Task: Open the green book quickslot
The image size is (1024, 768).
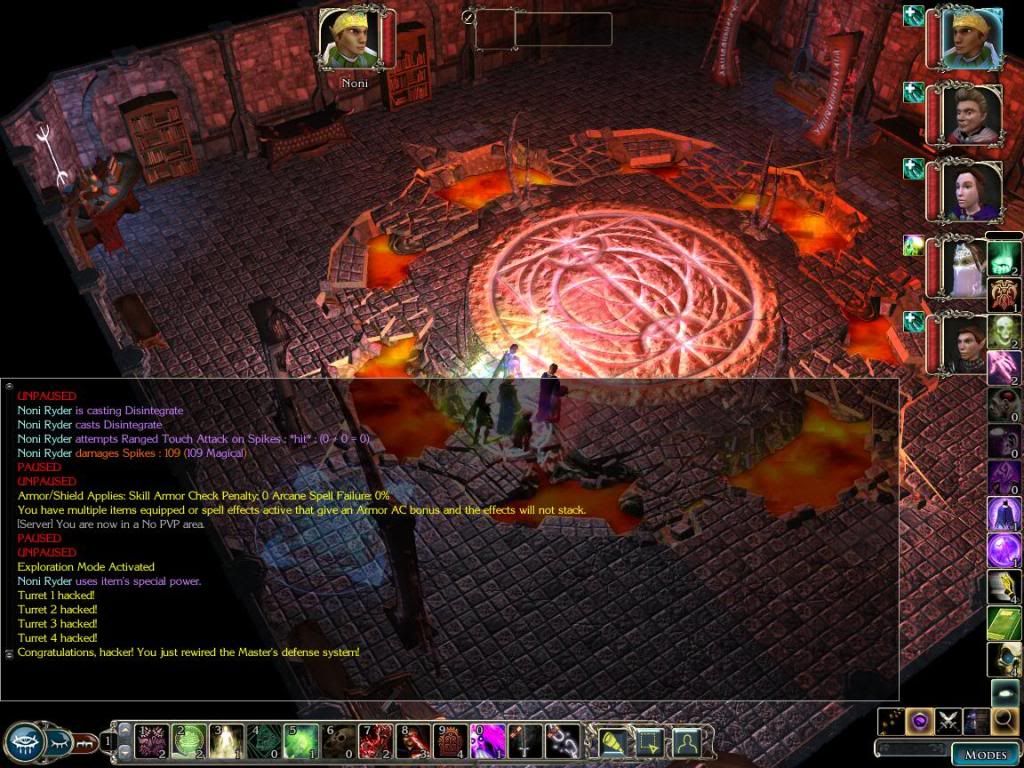Action: pyautogui.click(x=1003, y=622)
